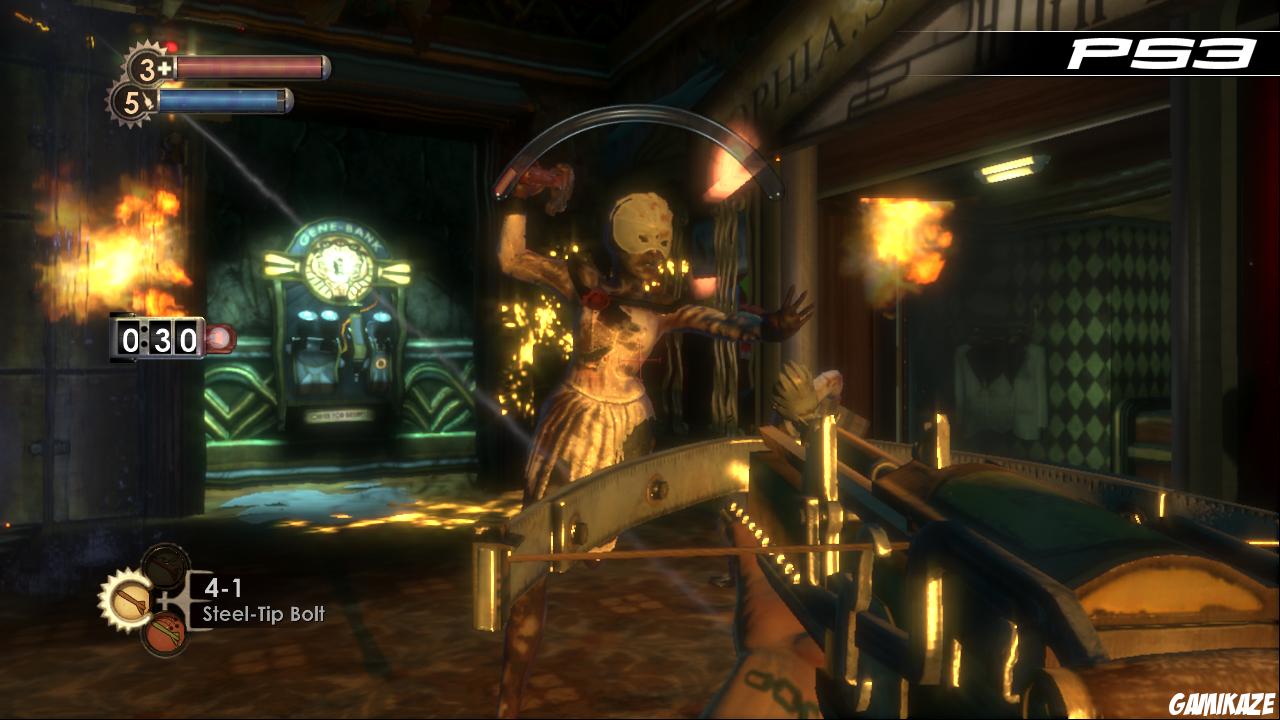The image size is (1280, 720).
Task: Click the syringe symbol beside the EVE bar
Action: tap(150, 101)
